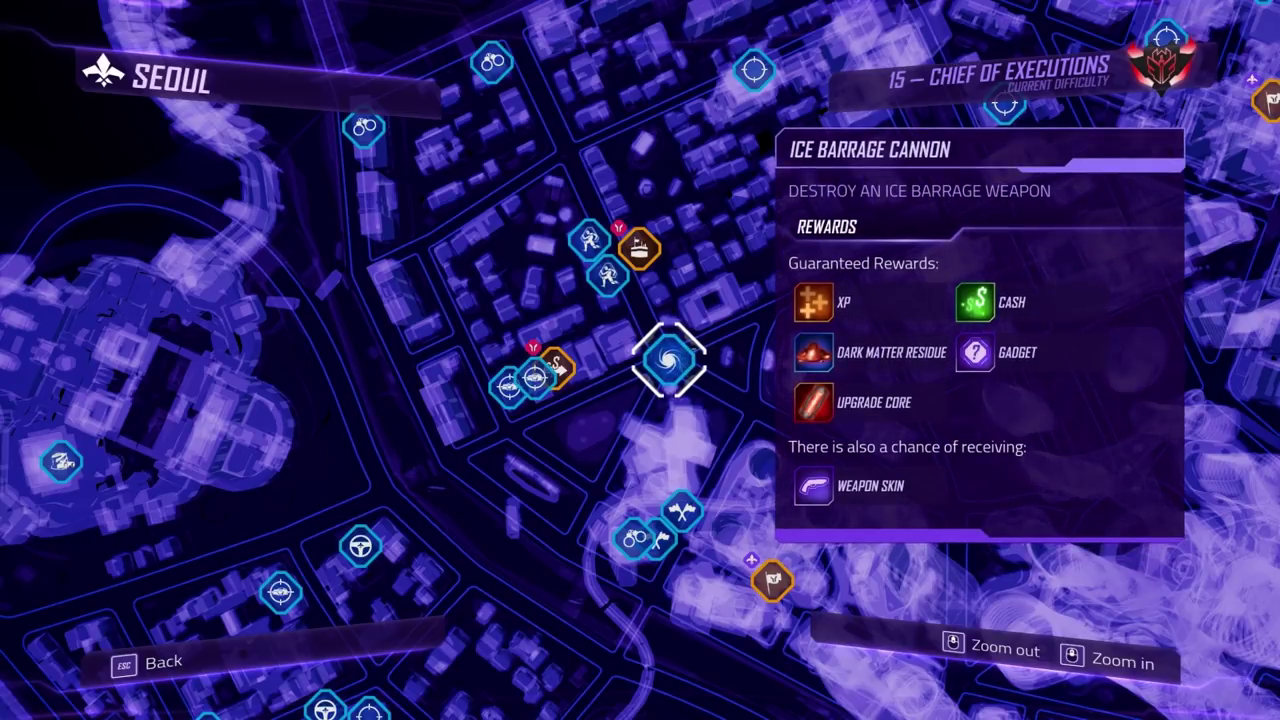The width and height of the screenshot is (1280, 720).
Task: Choose the orange dollar-arrow mission marker
Action: tap(557, 368)
